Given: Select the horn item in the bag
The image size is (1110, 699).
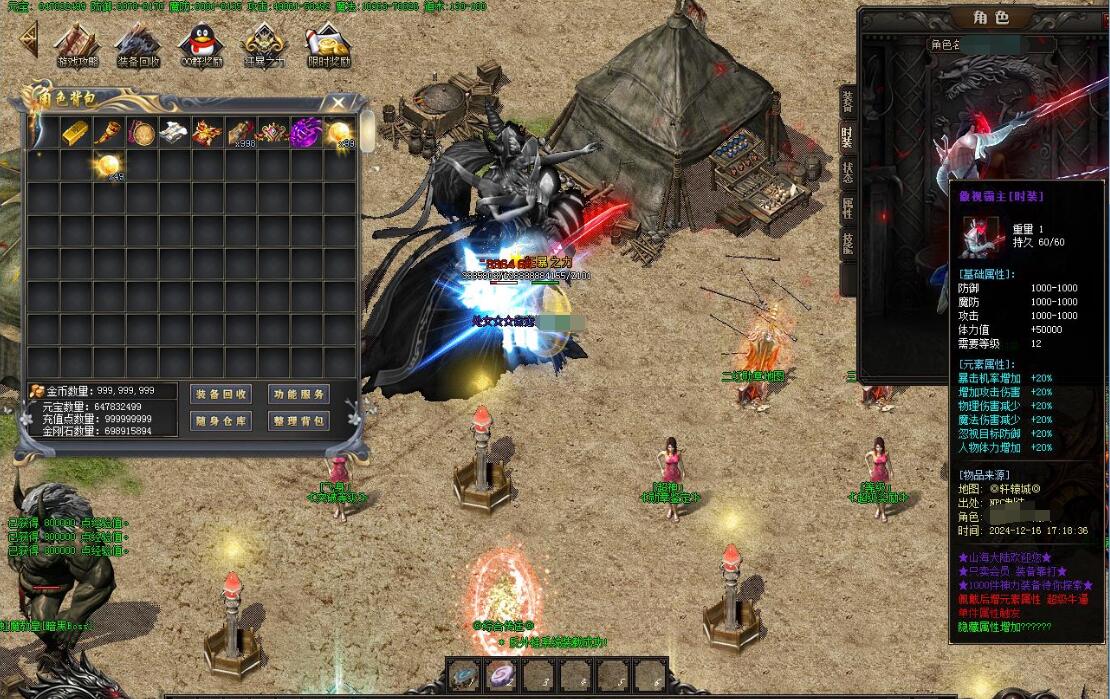Looking at the screenshot, I should pos(109,132).
